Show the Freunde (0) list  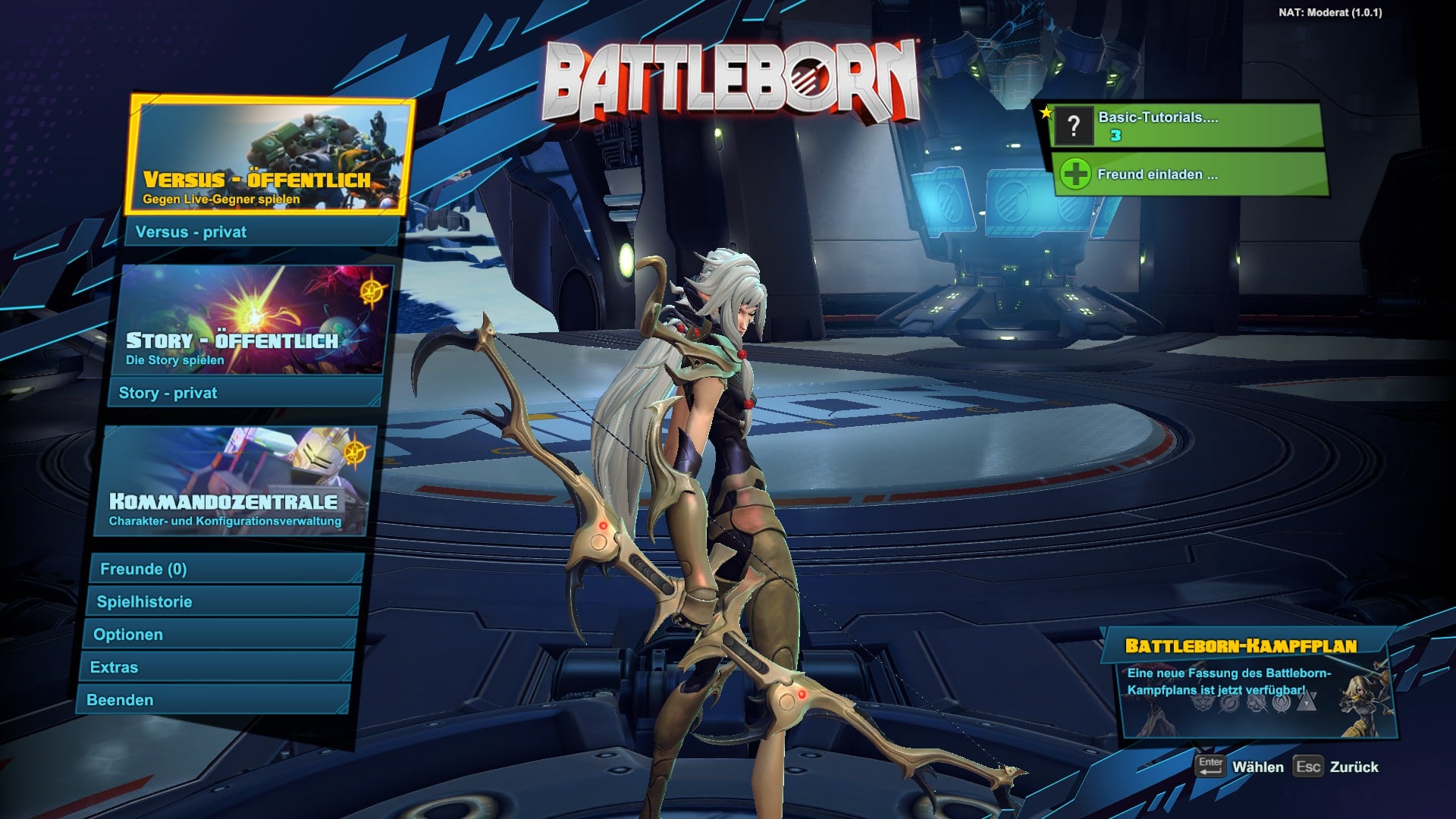point(225,569)
